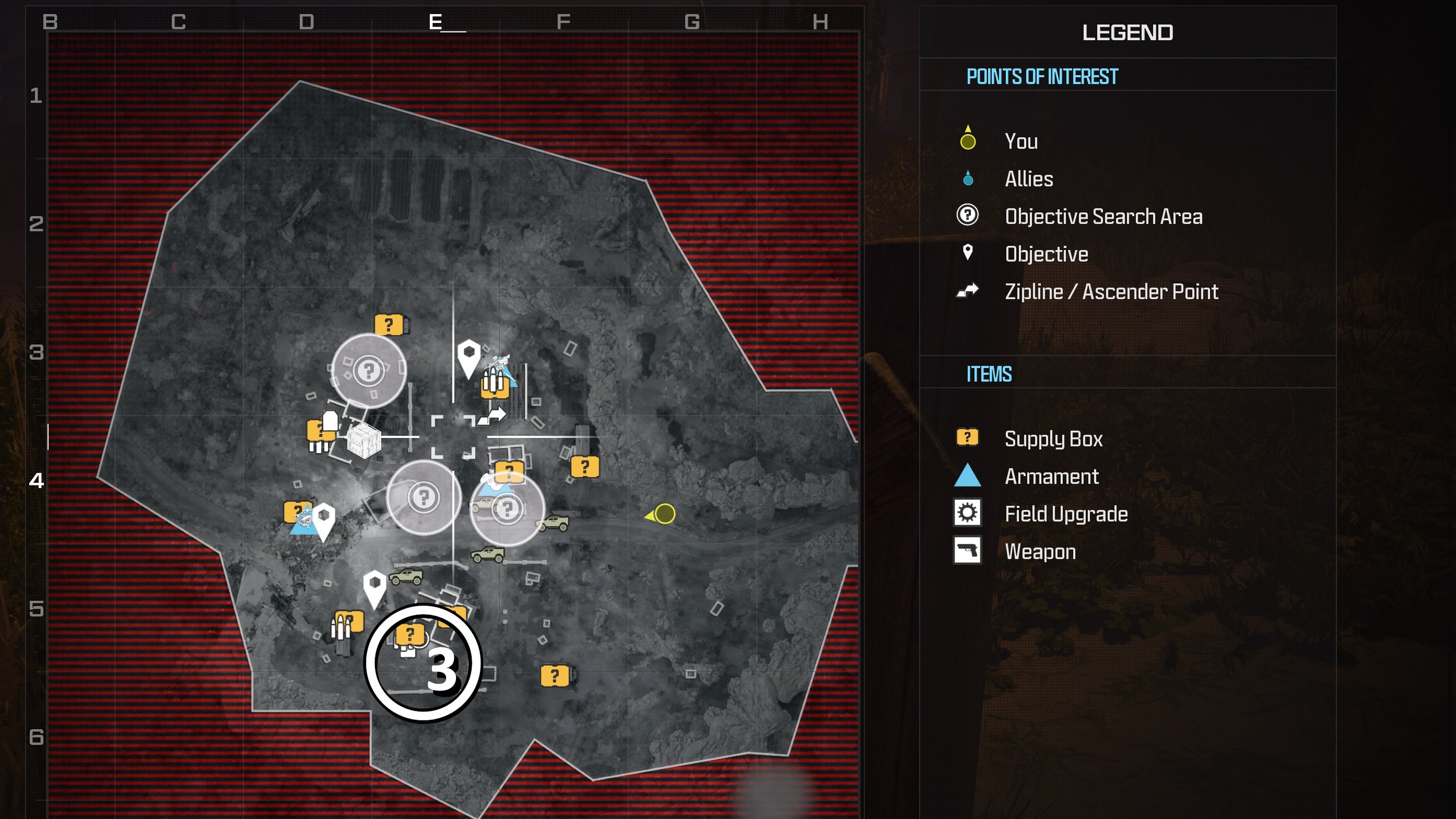The height and width of the screenshot is (819, 1456).
Task: Click the blue Allies marker icon
Action: [968, 179]
